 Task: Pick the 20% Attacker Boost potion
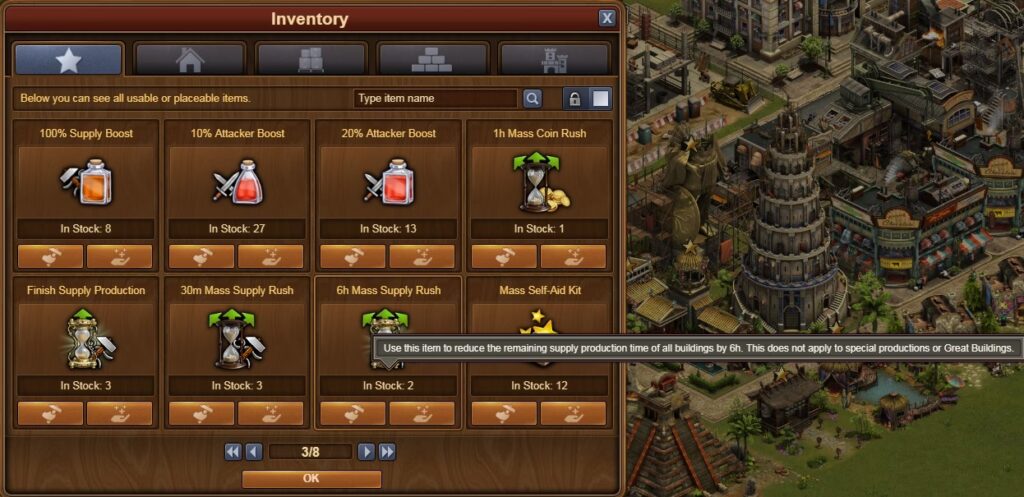[388, 182]
